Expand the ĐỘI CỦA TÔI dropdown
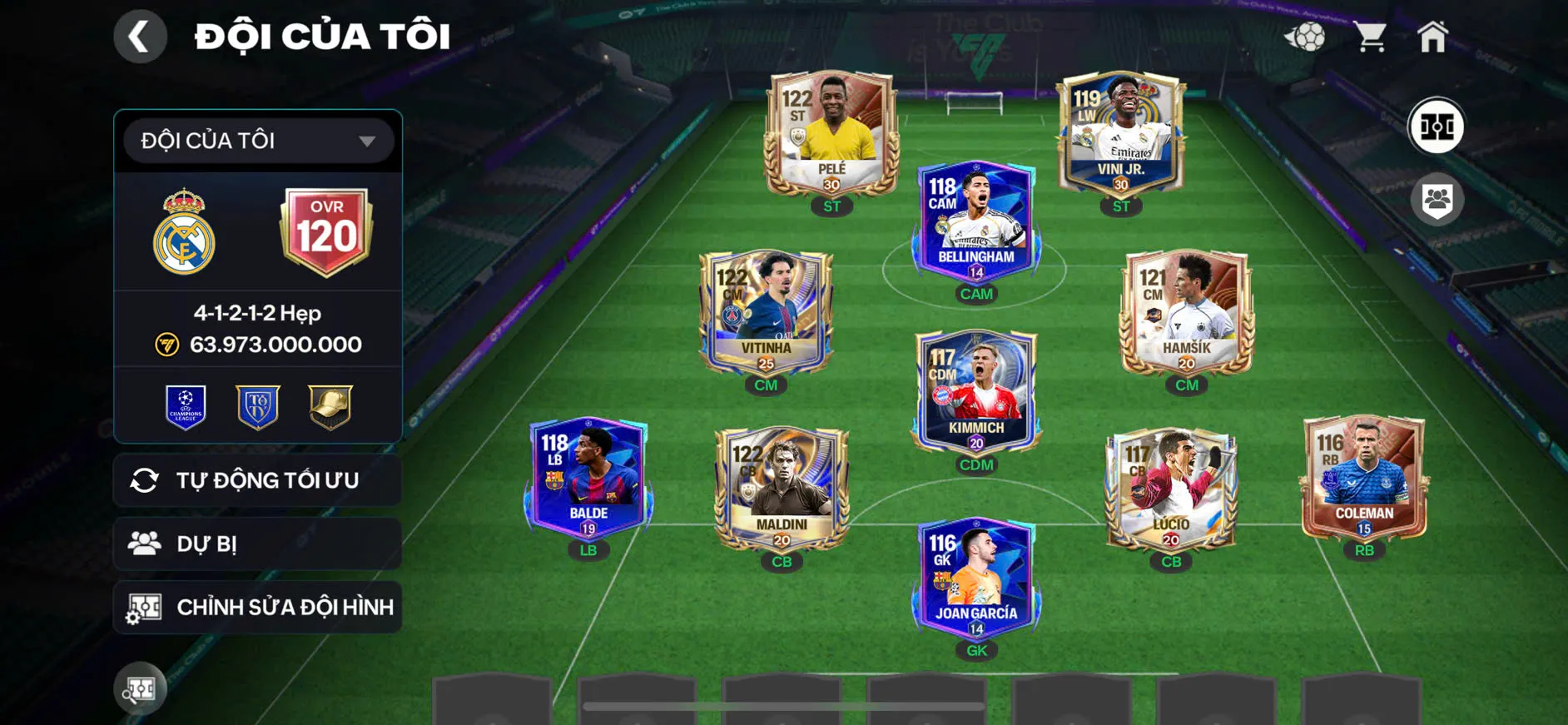This screenshot has height=725, width=1568. coord(257,140)
